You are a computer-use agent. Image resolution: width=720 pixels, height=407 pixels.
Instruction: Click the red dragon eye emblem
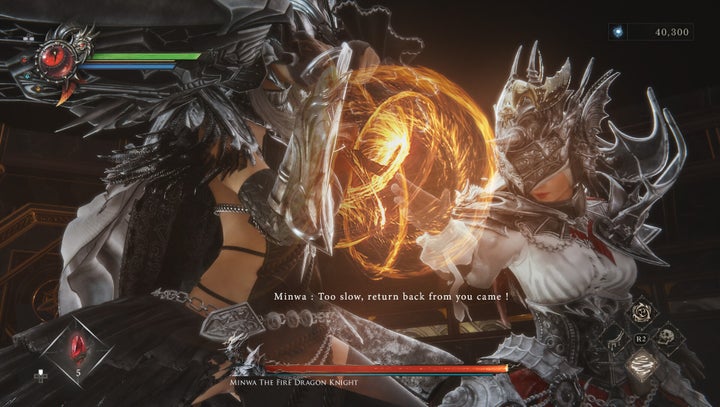click(x=52, y=60)
